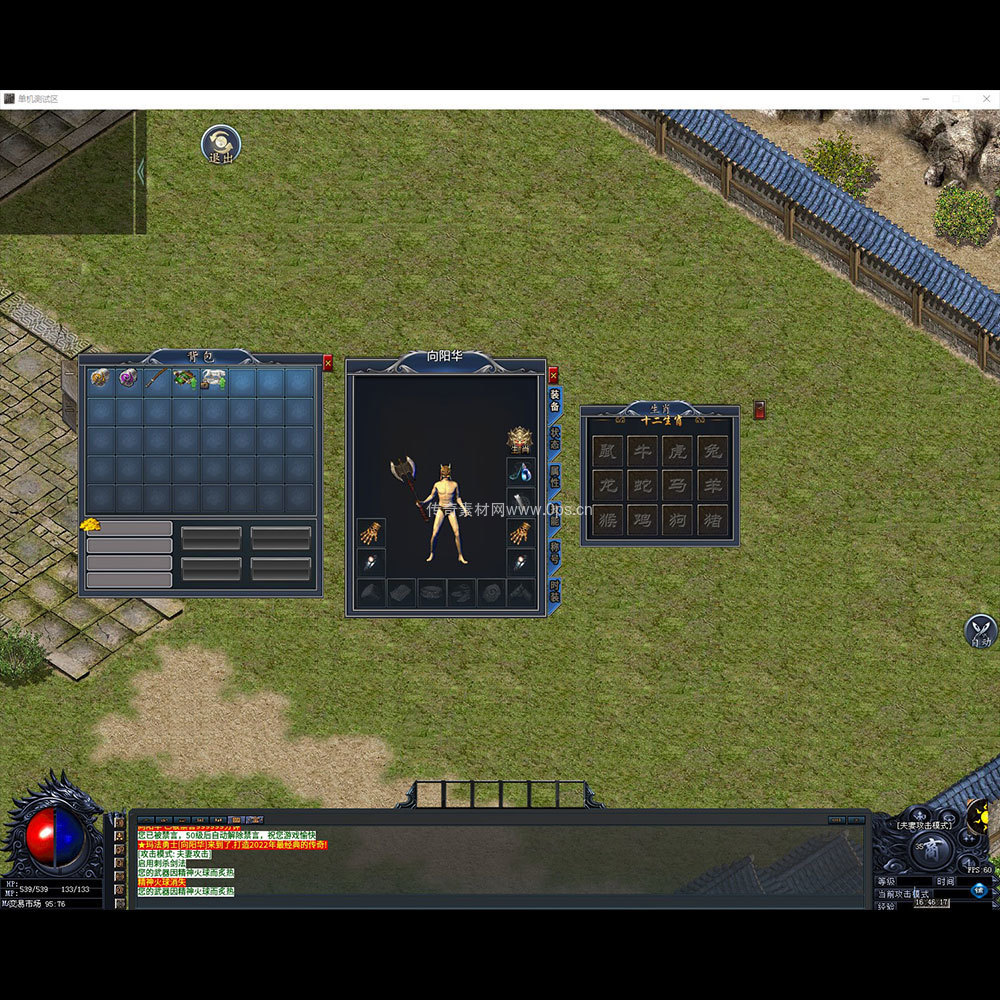The width and height of the screenshot is (1000, 1000).
Task: Switch to the 状态 status tab
Action: (555, 438)
